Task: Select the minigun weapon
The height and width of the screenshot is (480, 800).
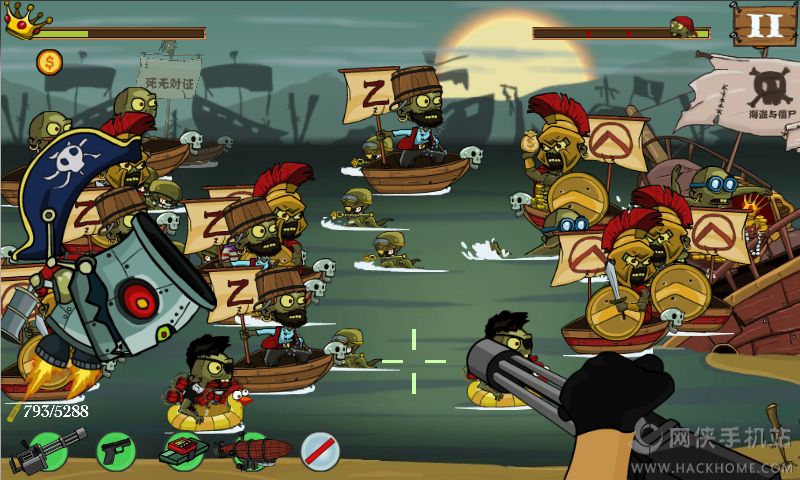Action: pos(45,451)
